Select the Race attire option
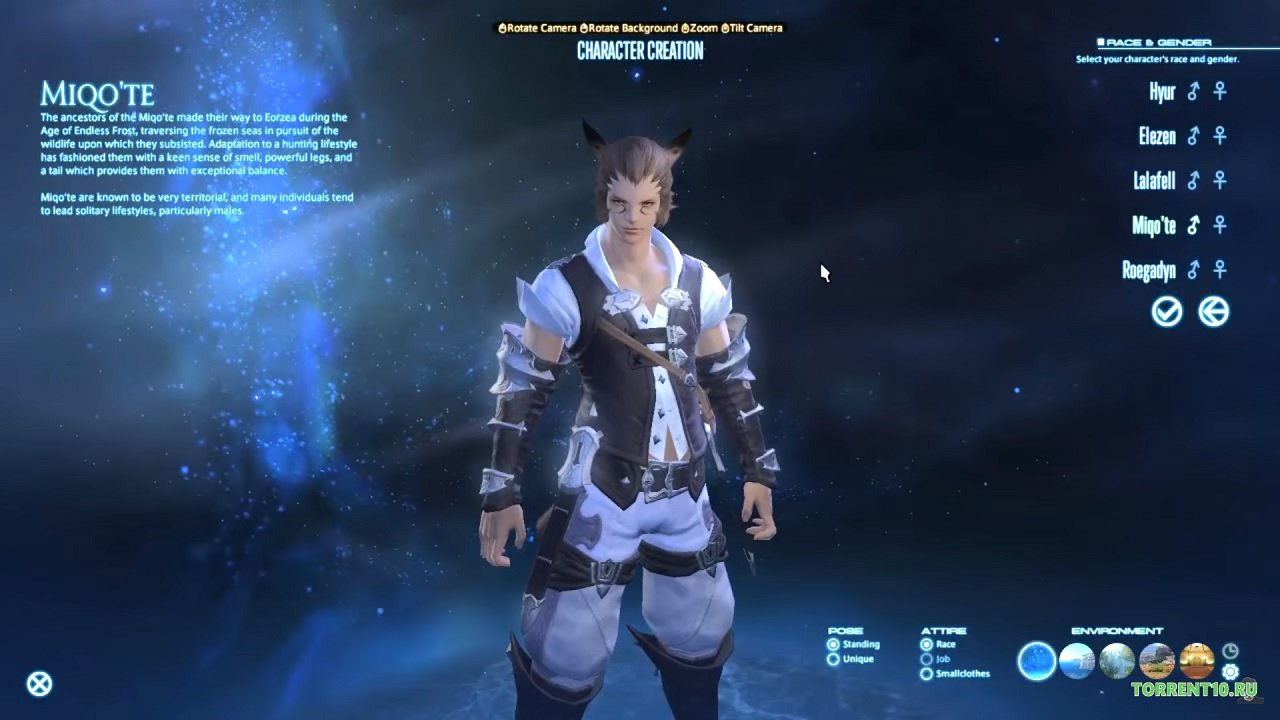Viewport: 1280px width, 720px height. pos(927,645)
